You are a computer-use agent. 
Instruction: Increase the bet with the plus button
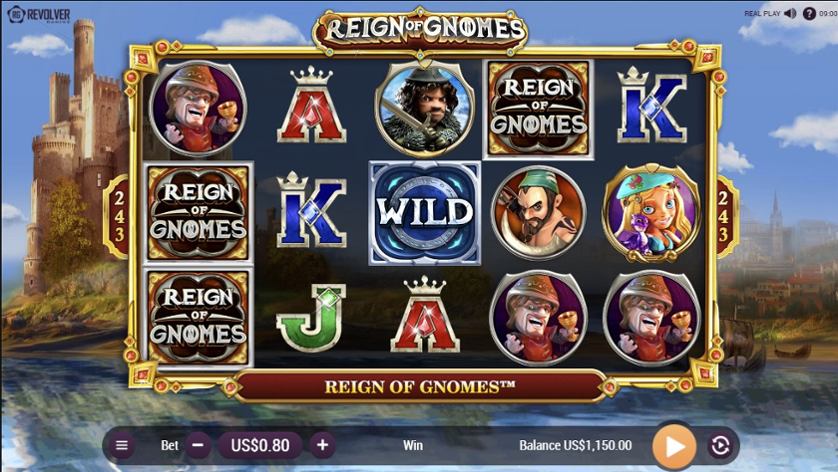click(x=322, y=445)
